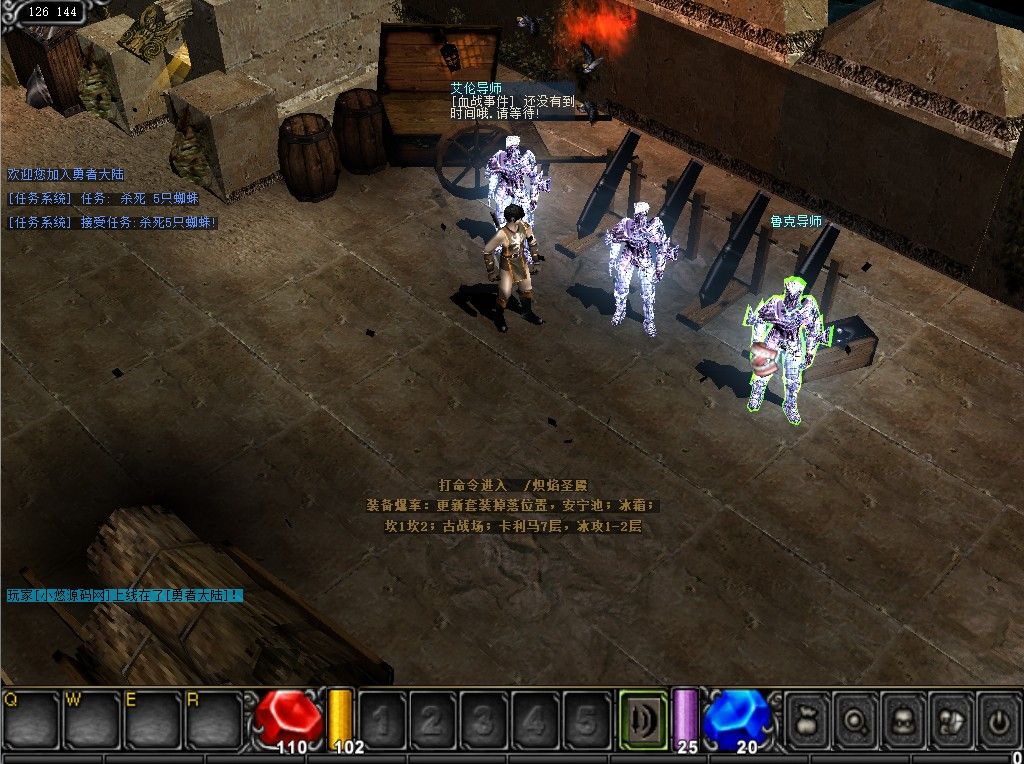Choose quick slot number 5
The width and height of the screenshot is (1024, 764).
[x=587, y=719]
